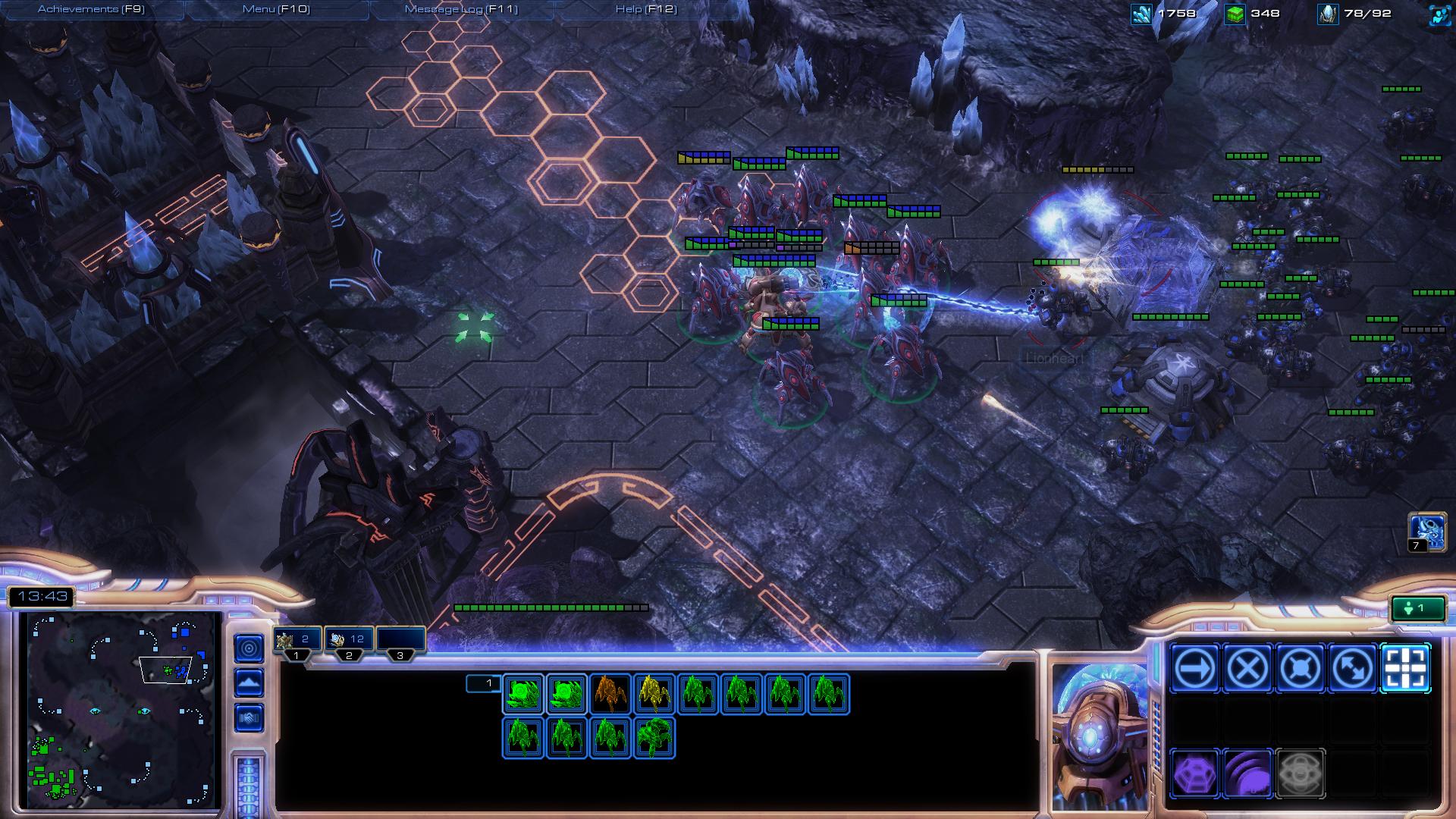Screen dimensions: 1456x819
Task: Open the Help menu
Action: pos(645,9)
